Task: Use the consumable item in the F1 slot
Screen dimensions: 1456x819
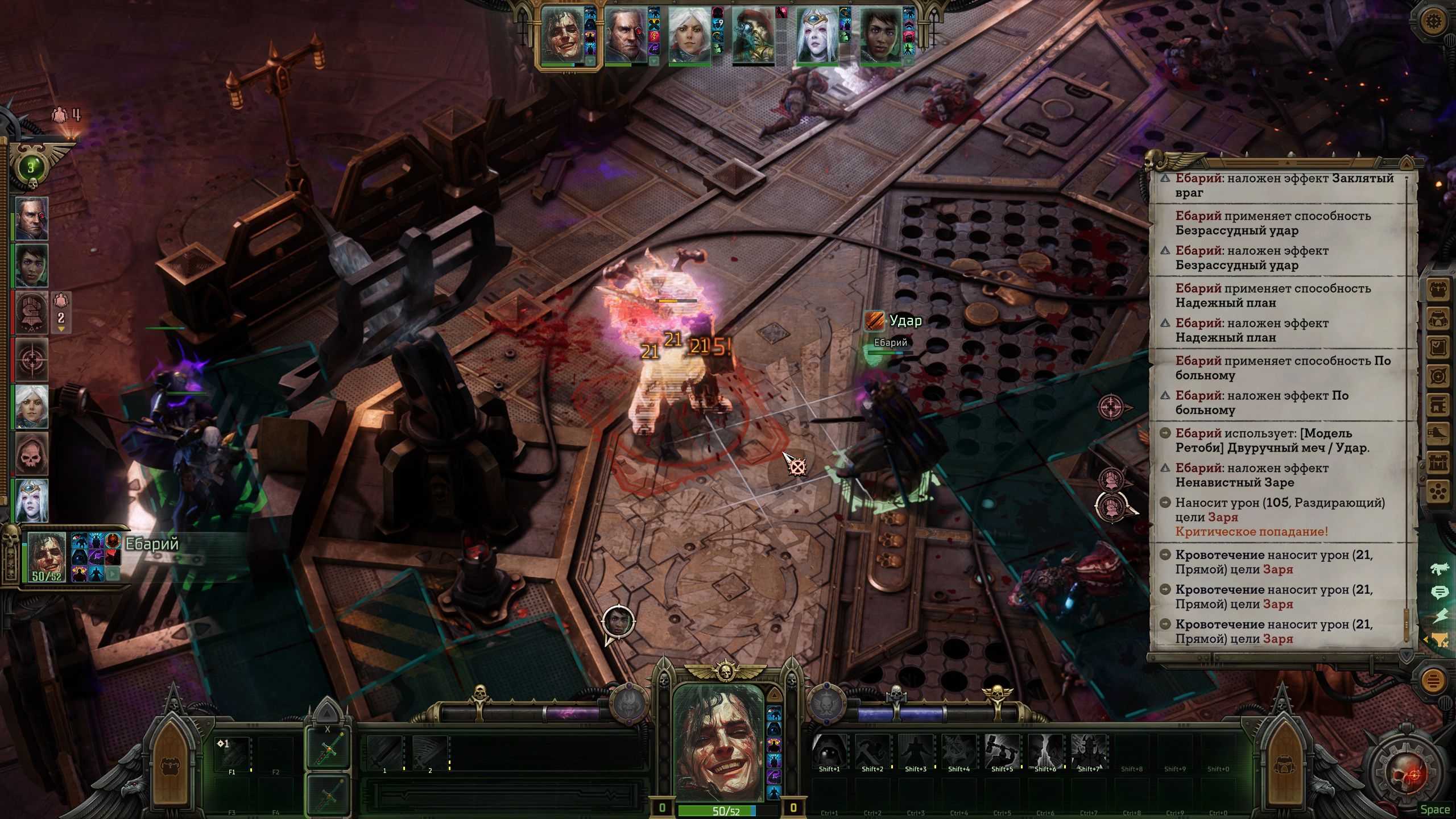Action: click(232, 755)
